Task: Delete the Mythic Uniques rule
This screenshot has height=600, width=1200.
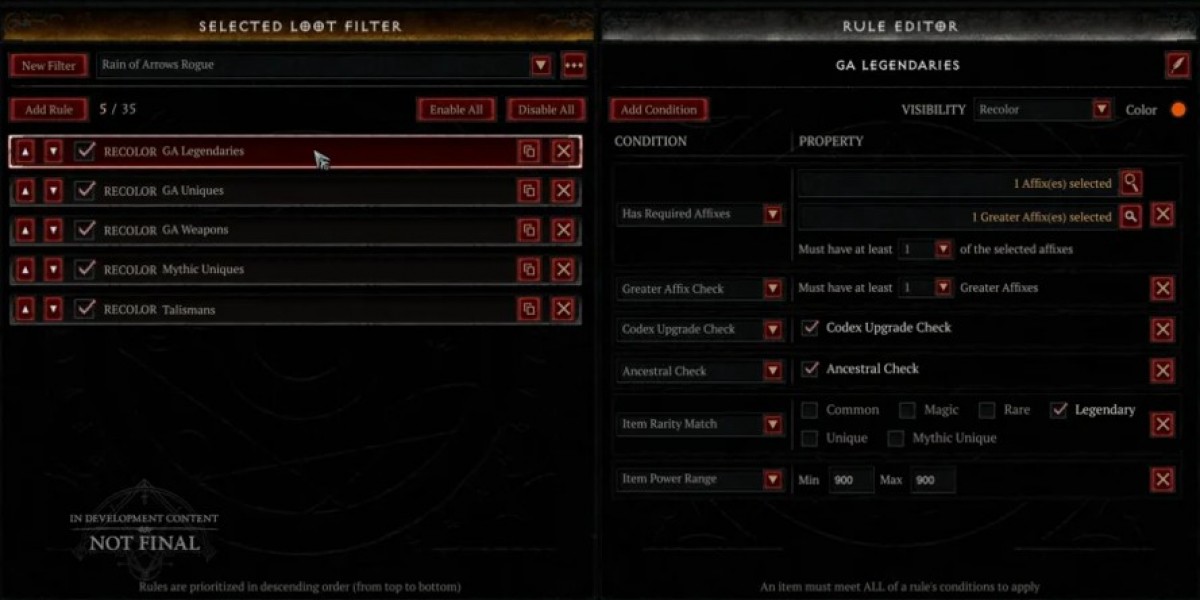Action: coord(563,270)
